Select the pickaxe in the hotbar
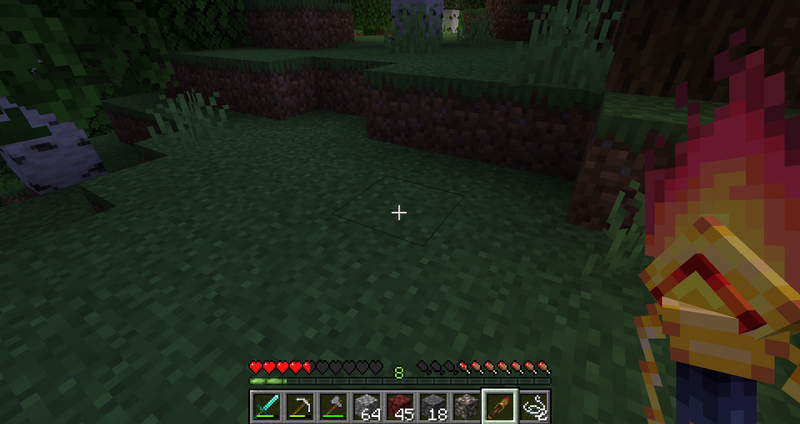The width and height of the screenshot is (800, 424). coord(299,406)
